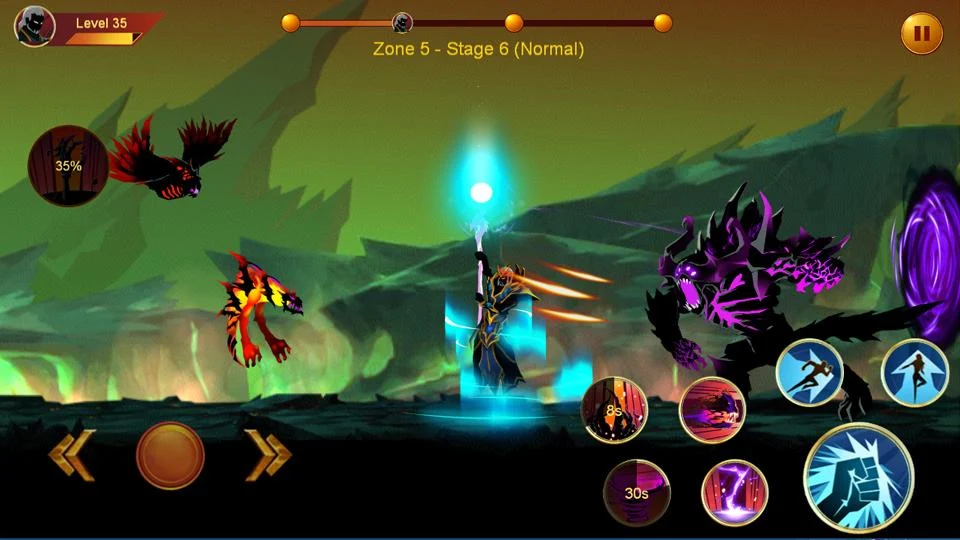Open the player portrait at Level 35
The image size is (960, 540).
(34, 27)
